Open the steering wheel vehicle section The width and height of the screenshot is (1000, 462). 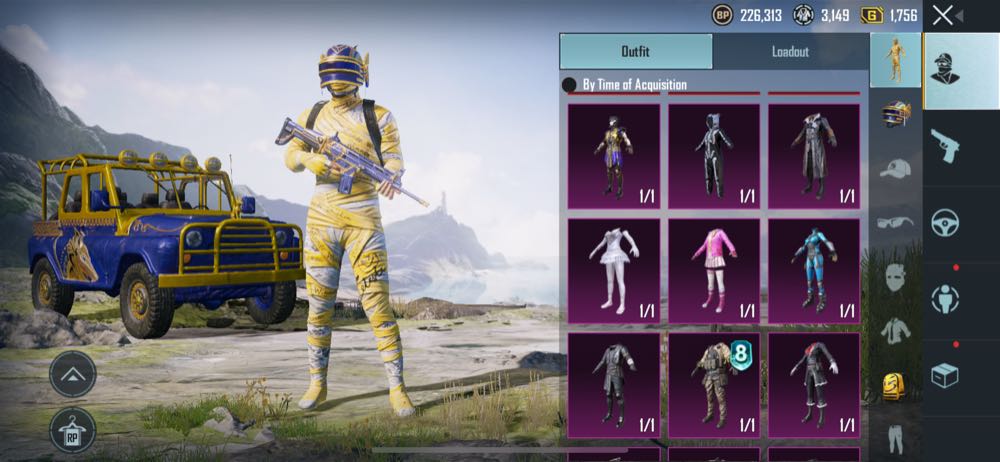pyautogui.click(x=945, y=222)
